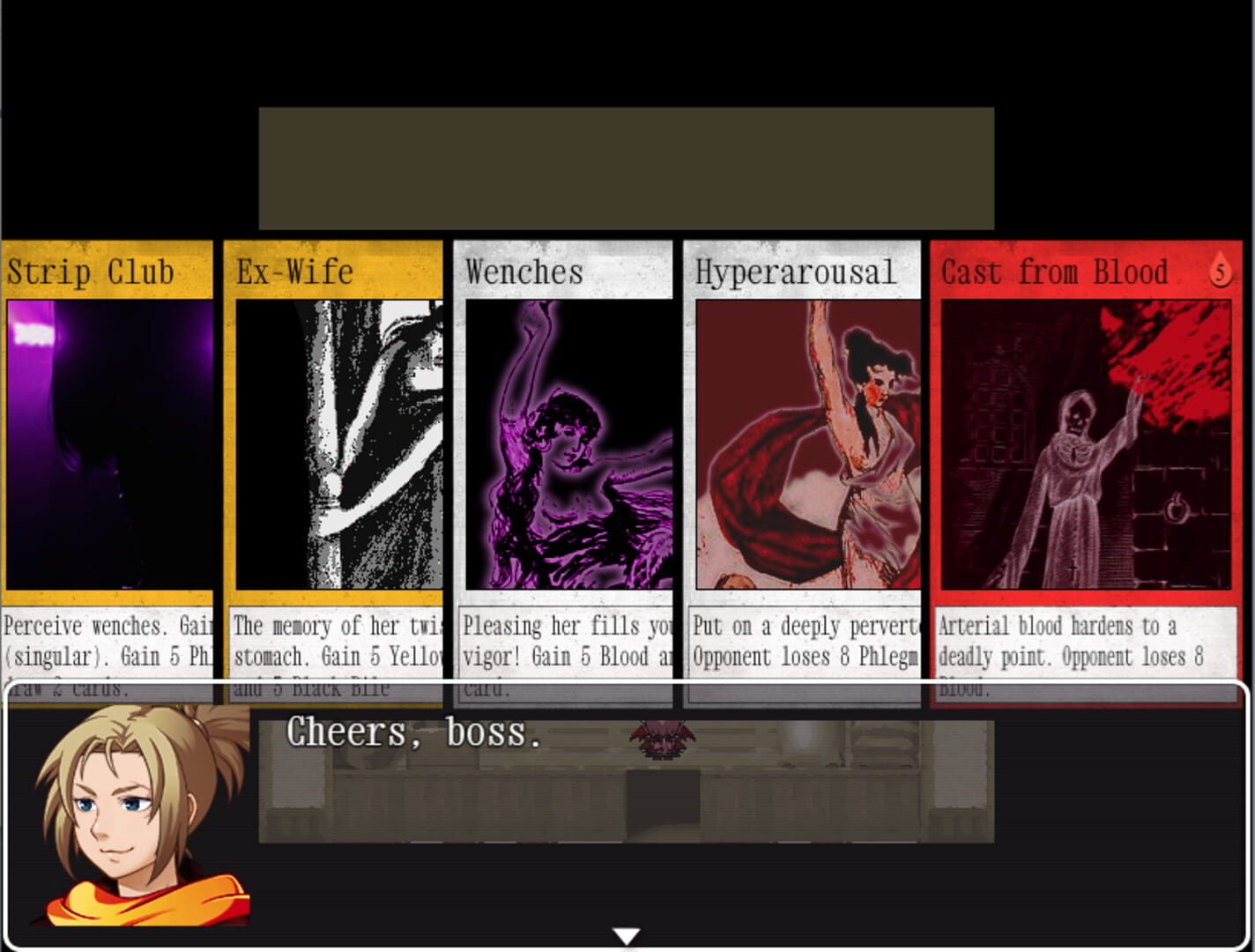
Task: Click the blood drop cost icon on Cast from Blood
Action: click(x=1220, y=274)
